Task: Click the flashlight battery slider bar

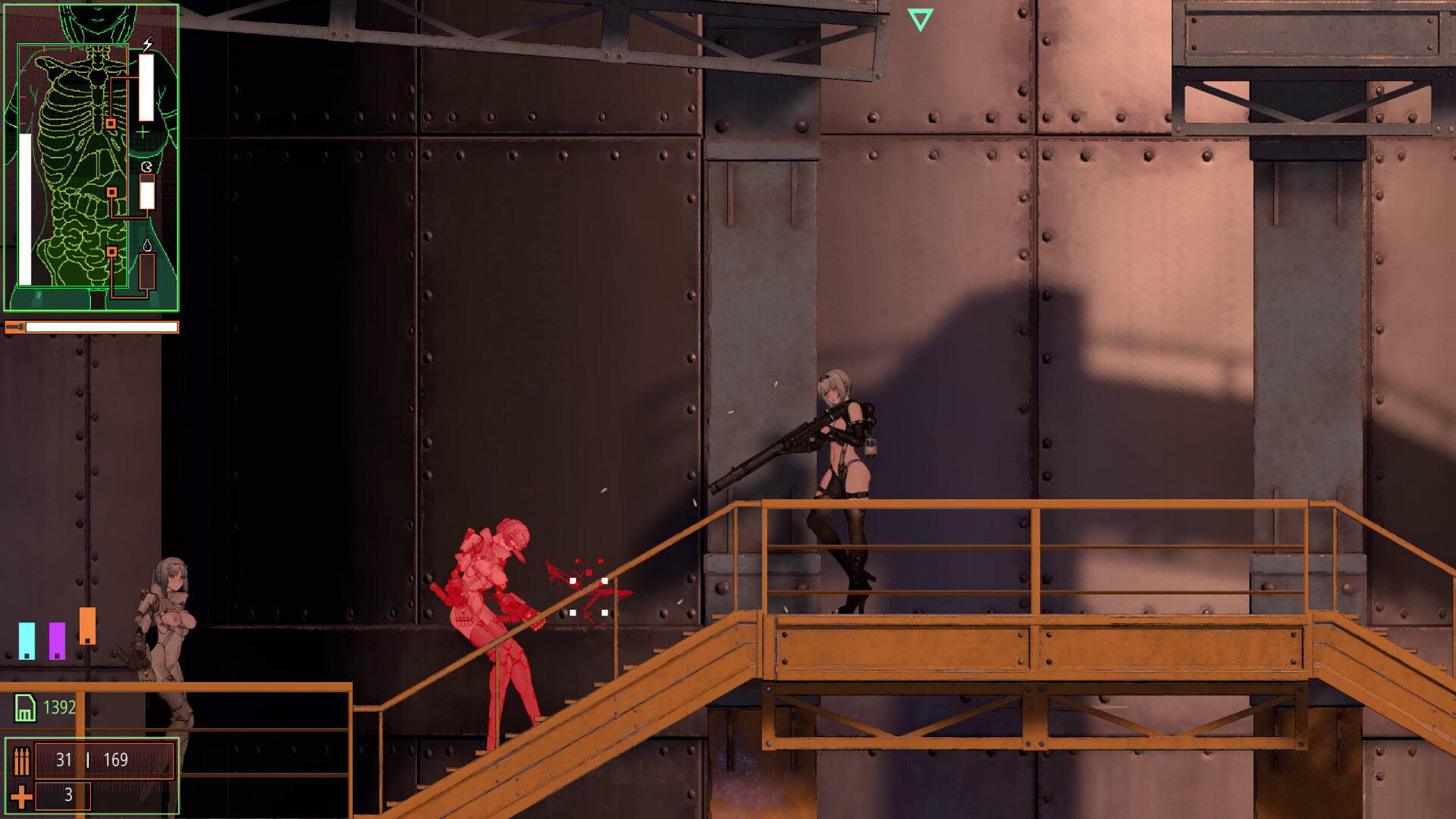Action: point(100,325)
